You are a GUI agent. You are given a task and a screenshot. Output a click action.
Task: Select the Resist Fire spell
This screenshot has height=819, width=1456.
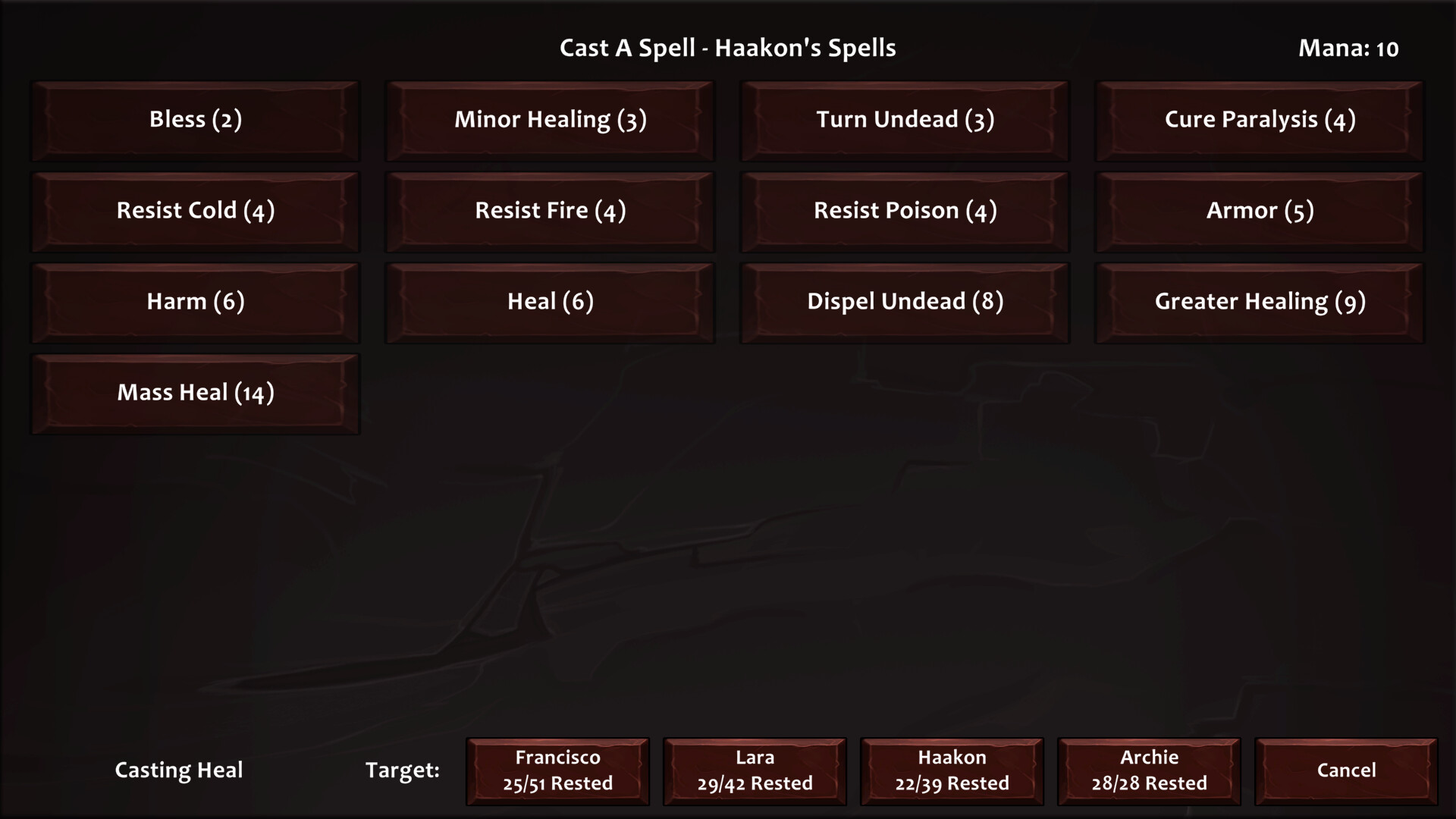[x=550, y=211]
